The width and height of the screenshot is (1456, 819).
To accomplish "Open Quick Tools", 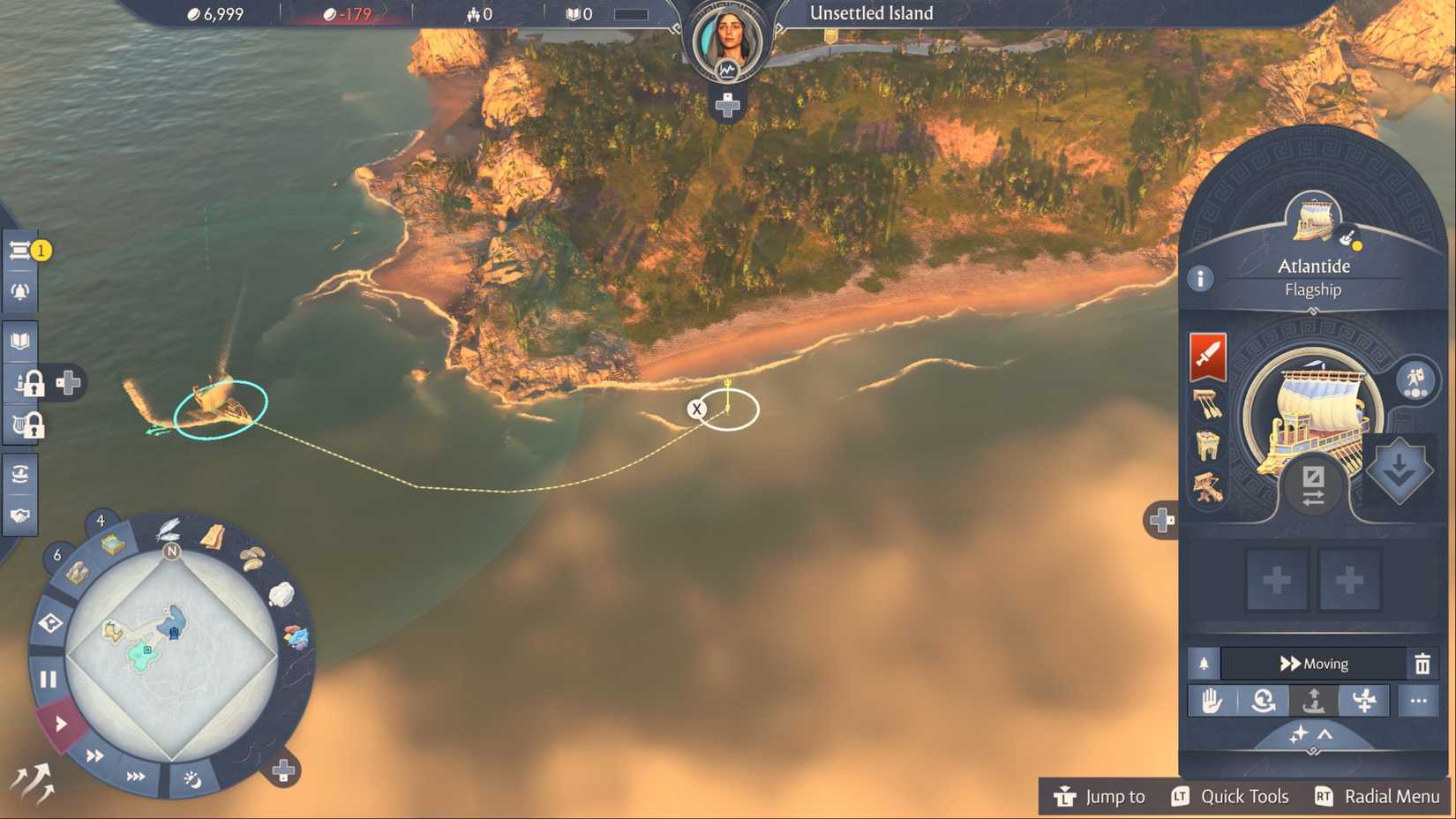I will click(x=1245, y=796).
